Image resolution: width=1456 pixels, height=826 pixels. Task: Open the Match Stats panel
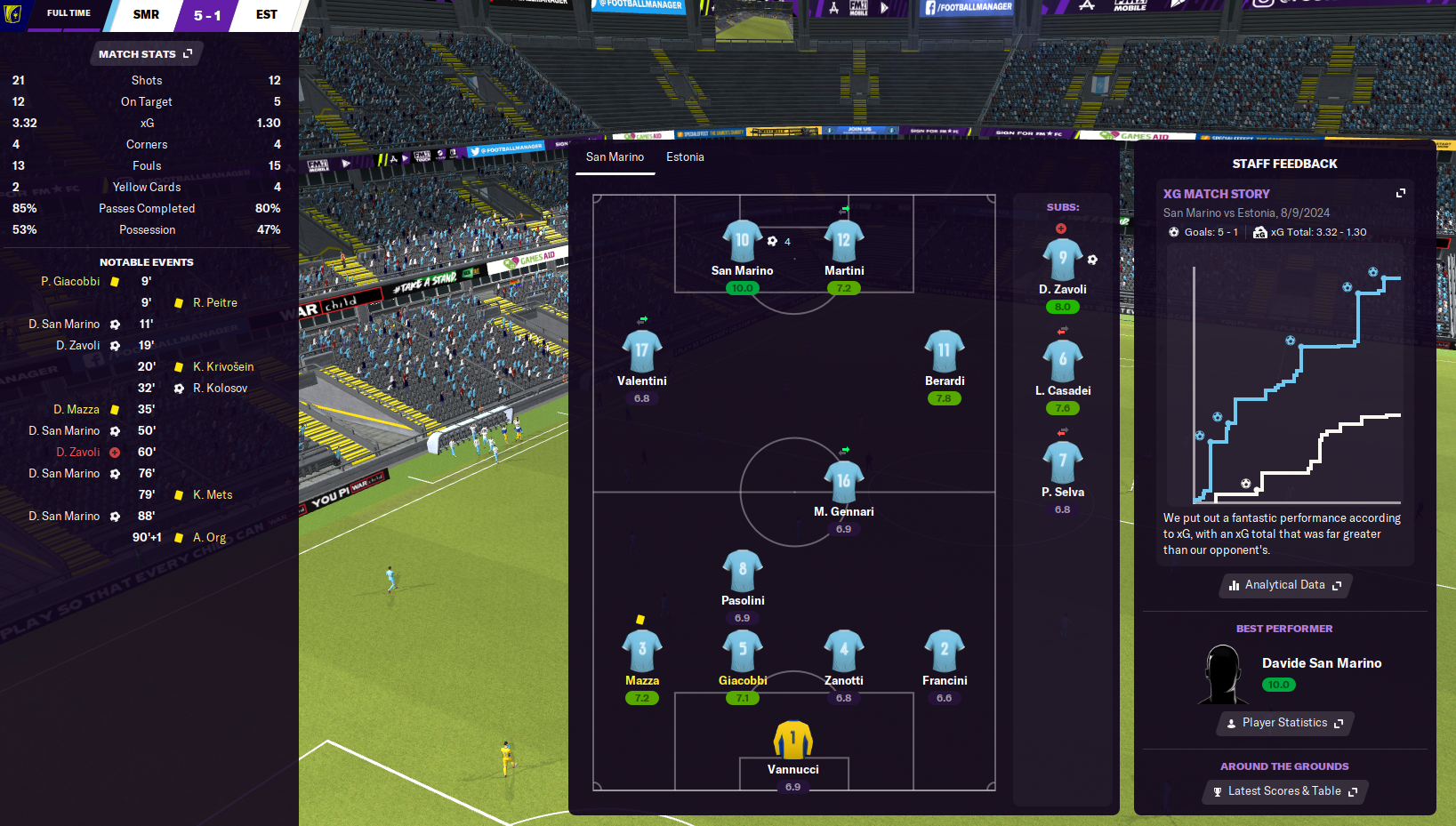tap(145, 54)
